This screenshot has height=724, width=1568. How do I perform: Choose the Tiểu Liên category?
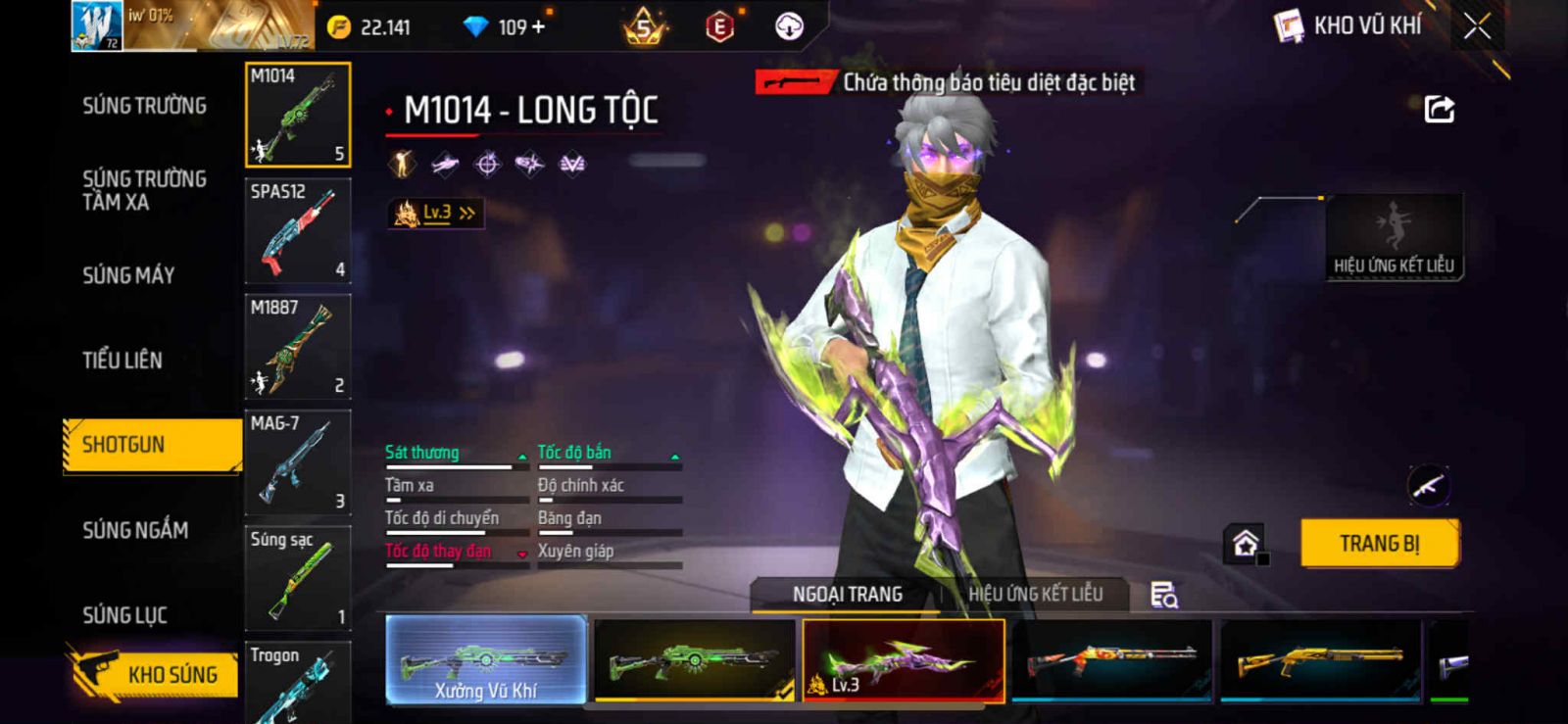tap(122, 361)
